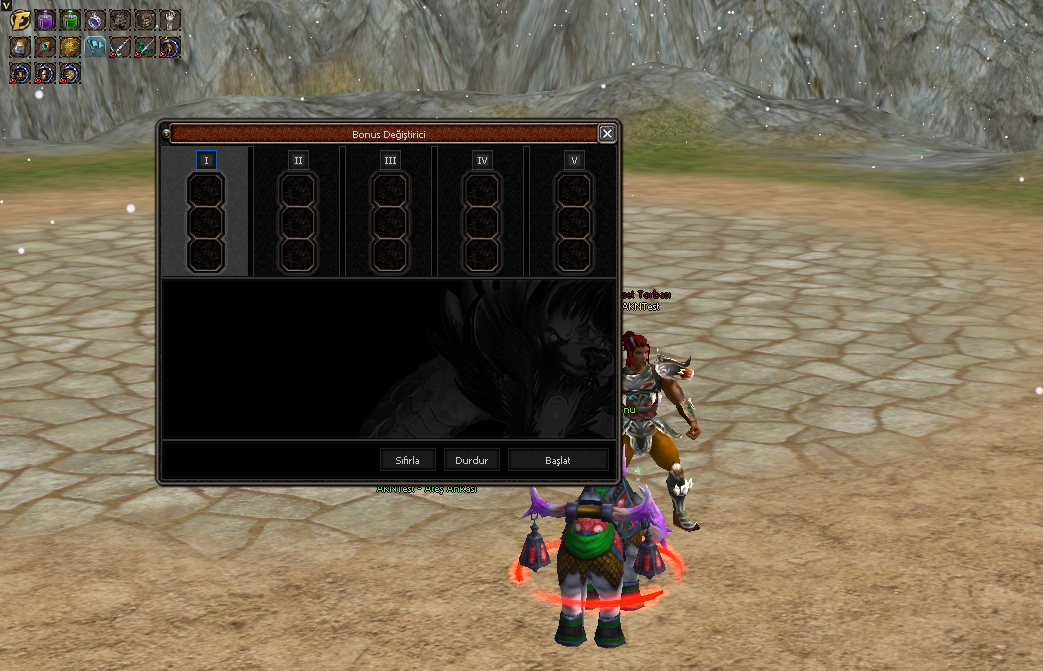
Task: Select the purple potion buff icon
Action: click(45, 19)
